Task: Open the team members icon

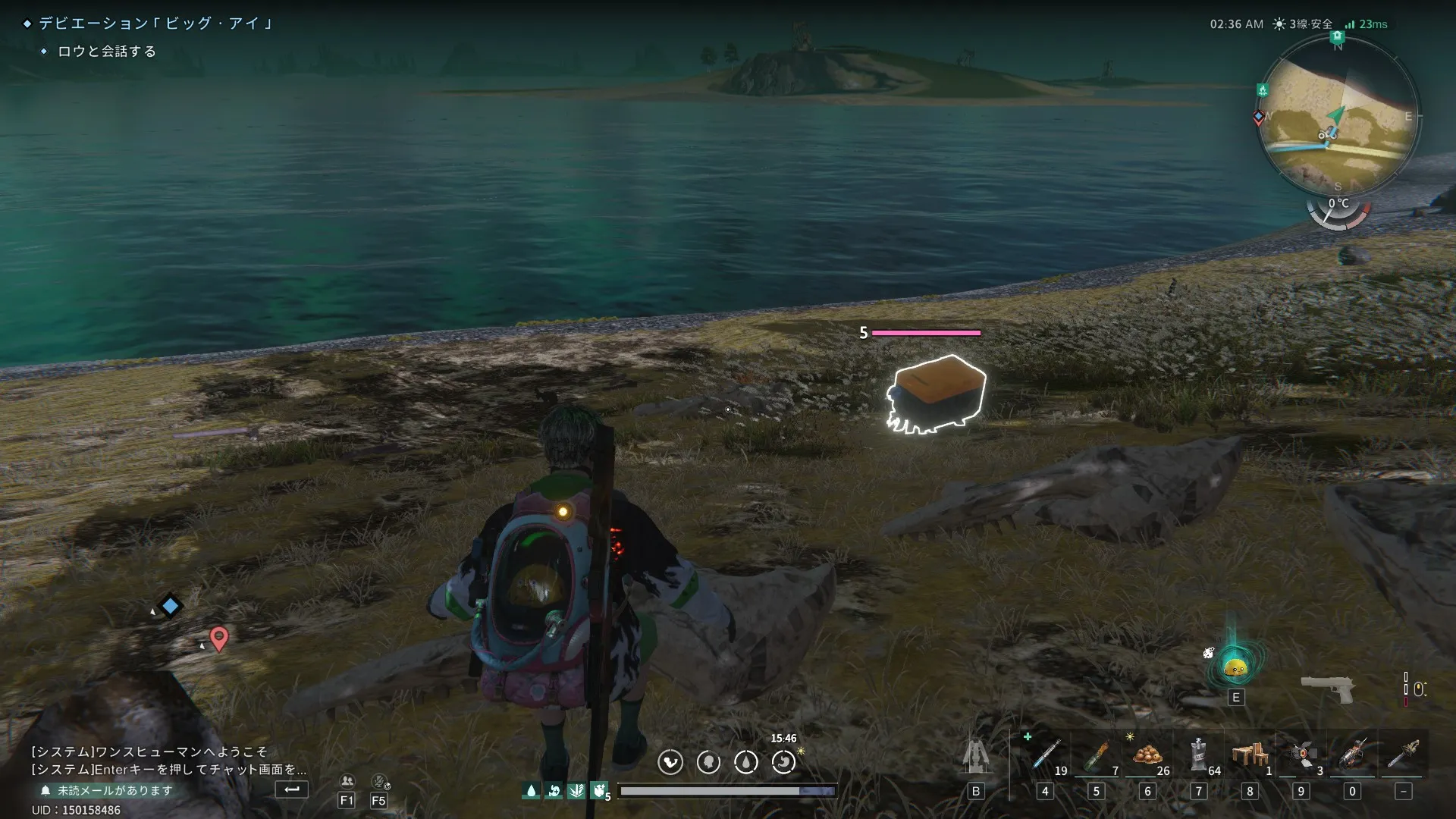Action: (x=347, y=781)
